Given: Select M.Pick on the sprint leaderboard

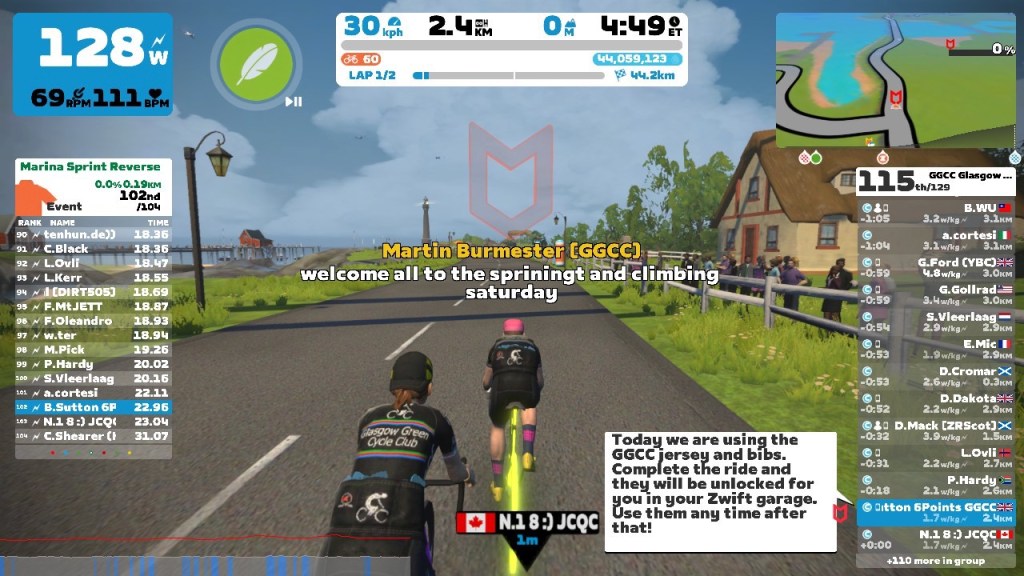Looking at the screenshot, I should point(94,350).
